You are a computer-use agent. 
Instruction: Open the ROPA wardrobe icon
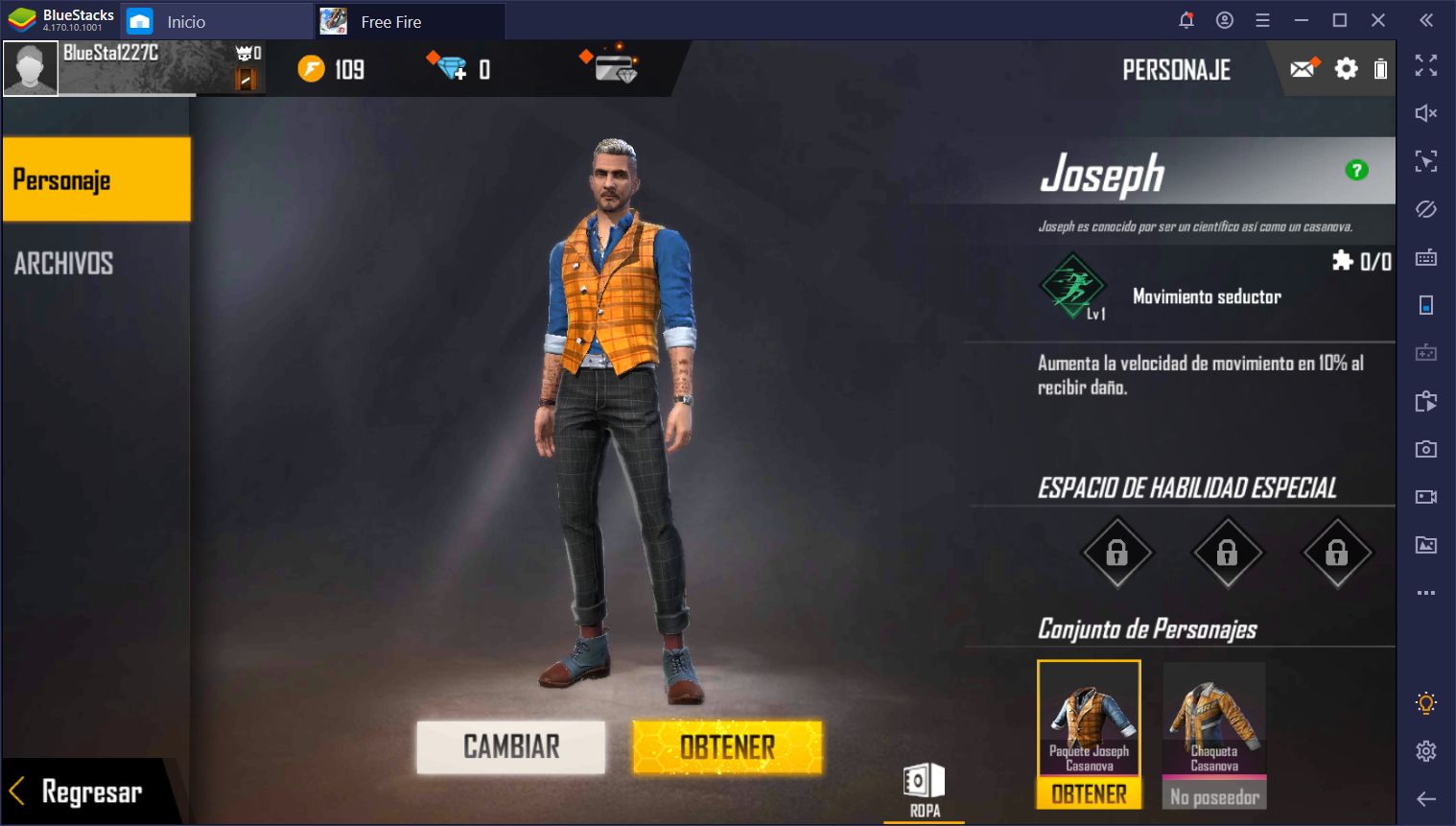925,788
